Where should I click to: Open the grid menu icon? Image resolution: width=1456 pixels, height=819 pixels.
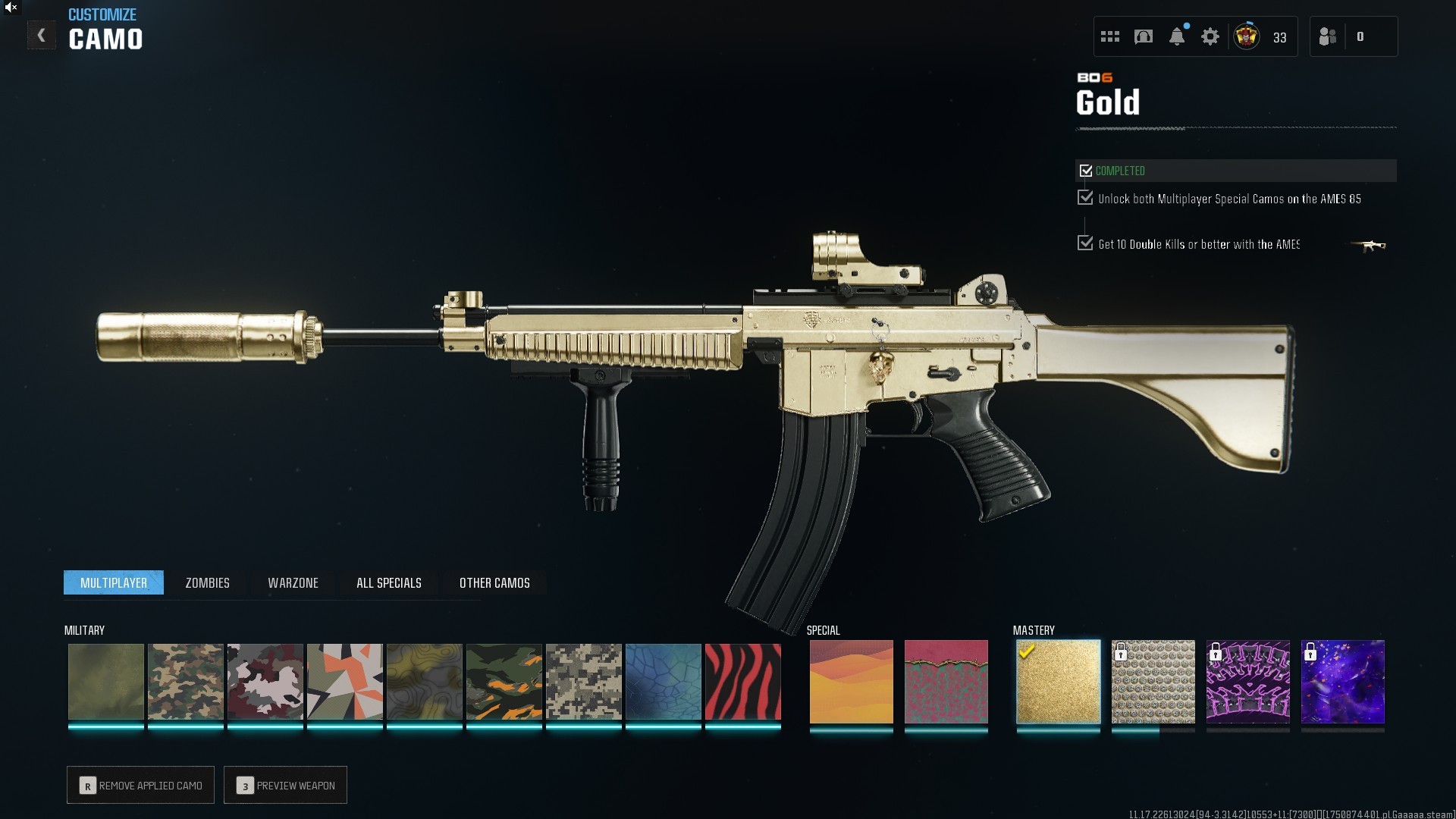[x=1110, y=36]
